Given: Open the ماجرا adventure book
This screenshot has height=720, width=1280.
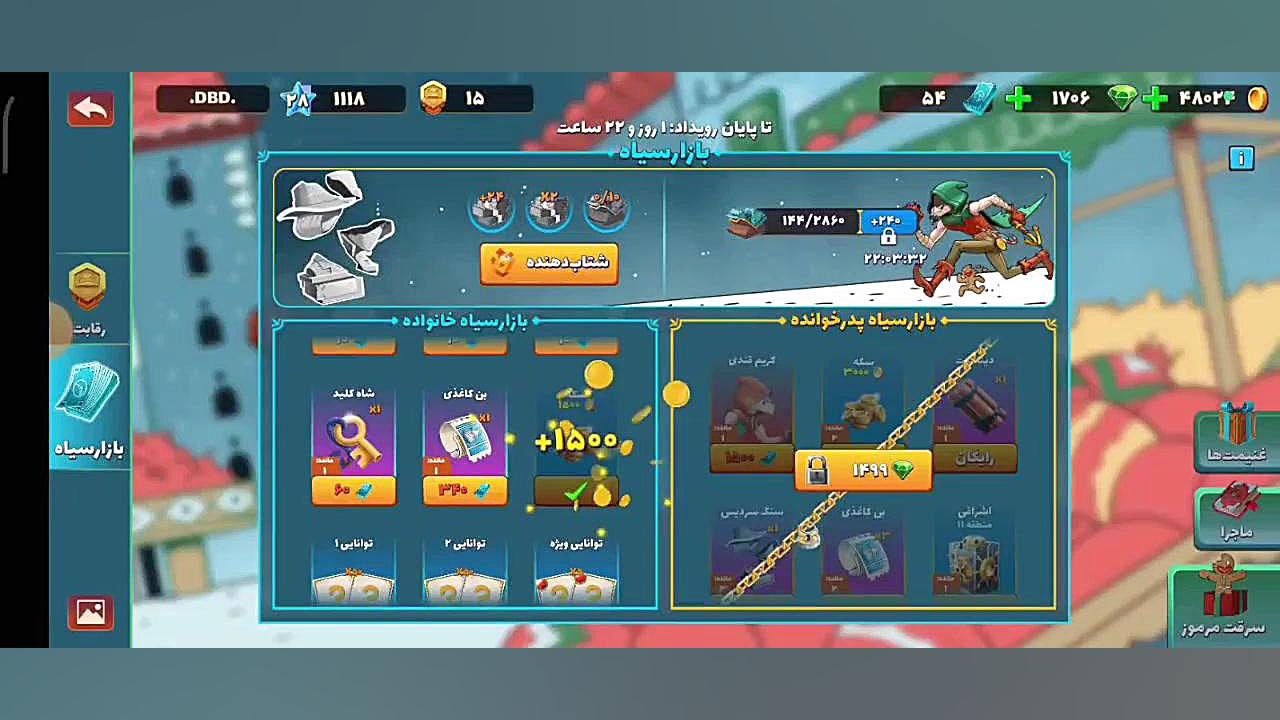Looking at the screenshot, I should click(x=1238, y=515).
